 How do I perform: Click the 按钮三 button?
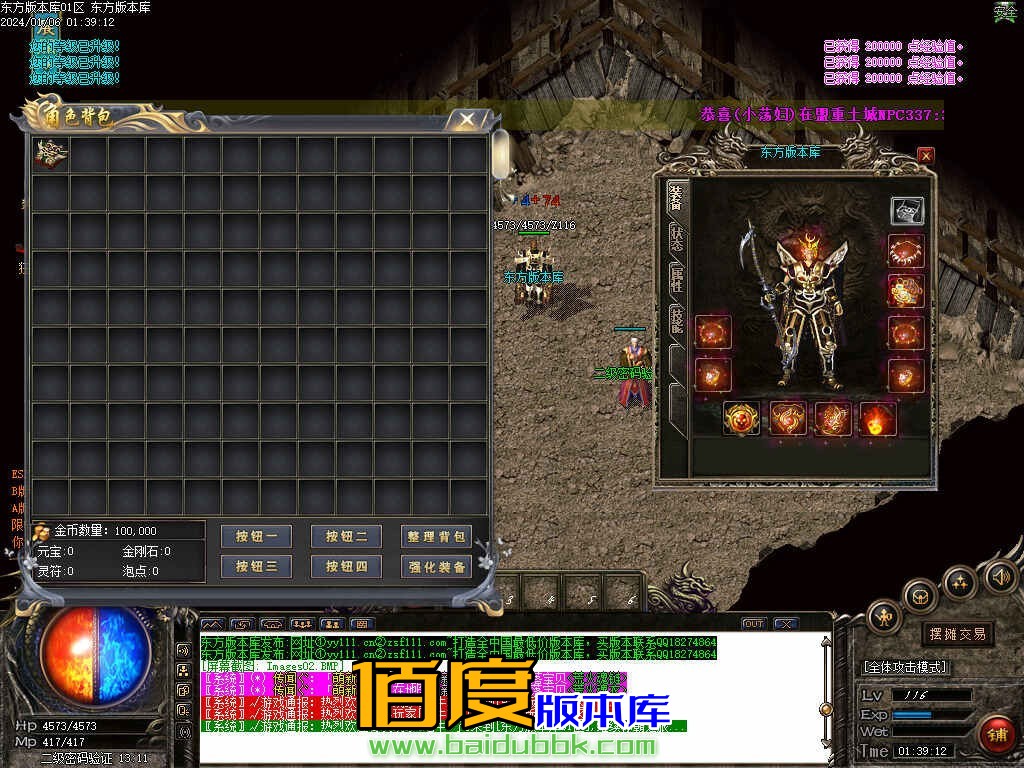click(256, 566)
